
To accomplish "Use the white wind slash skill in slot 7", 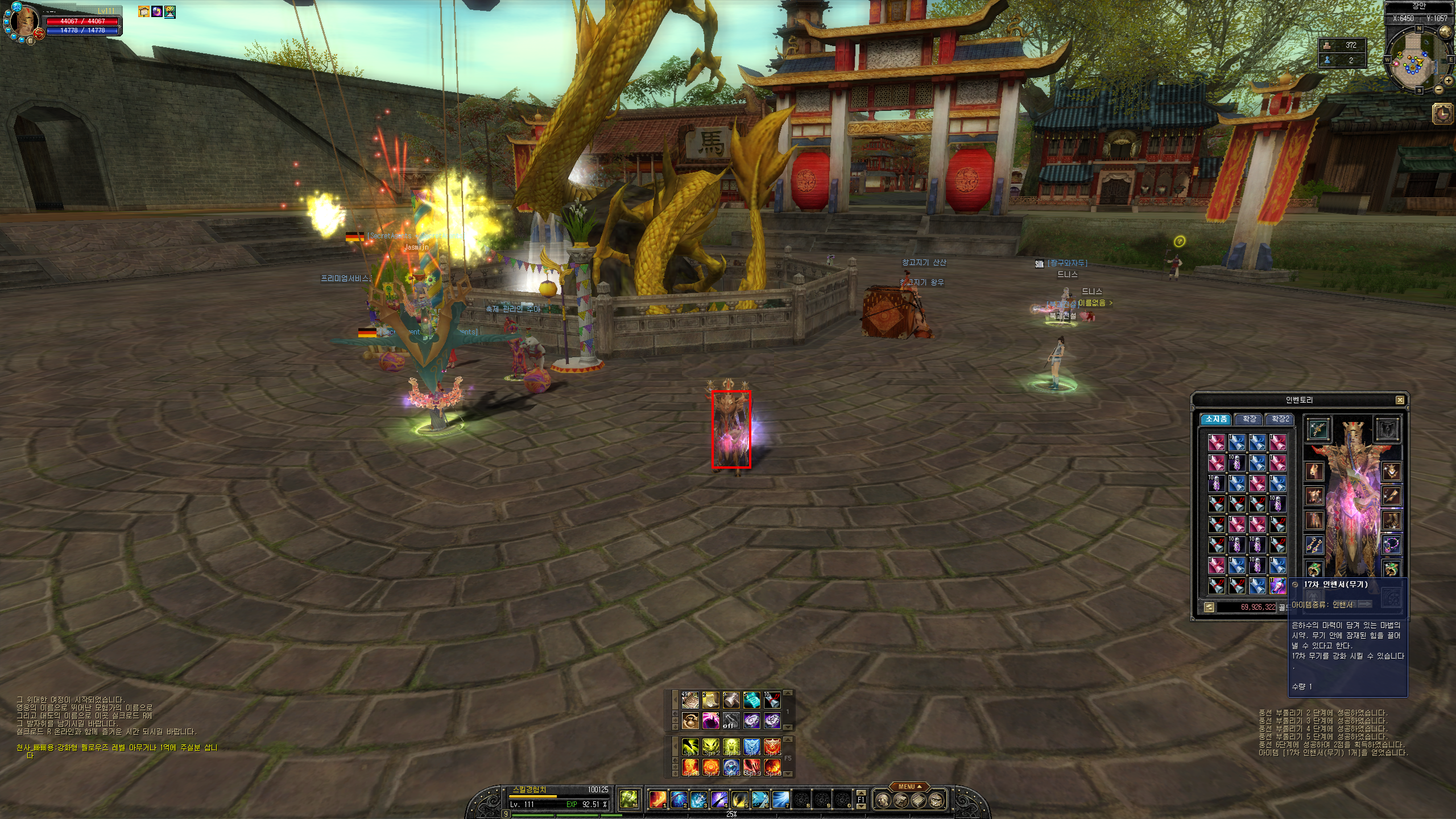I will tap(781, 800).
